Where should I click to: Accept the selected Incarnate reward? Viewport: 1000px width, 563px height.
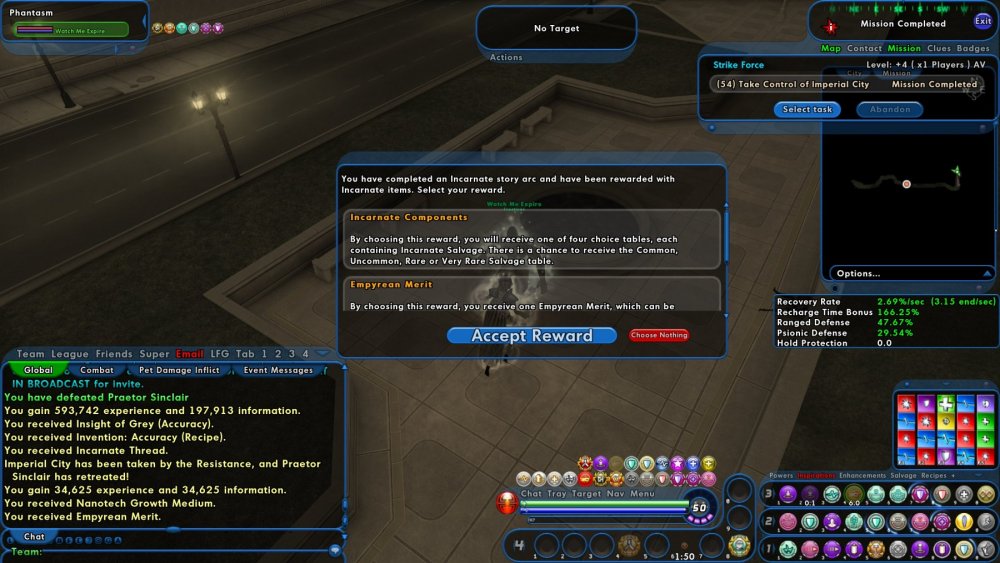[x=532, y=336]
